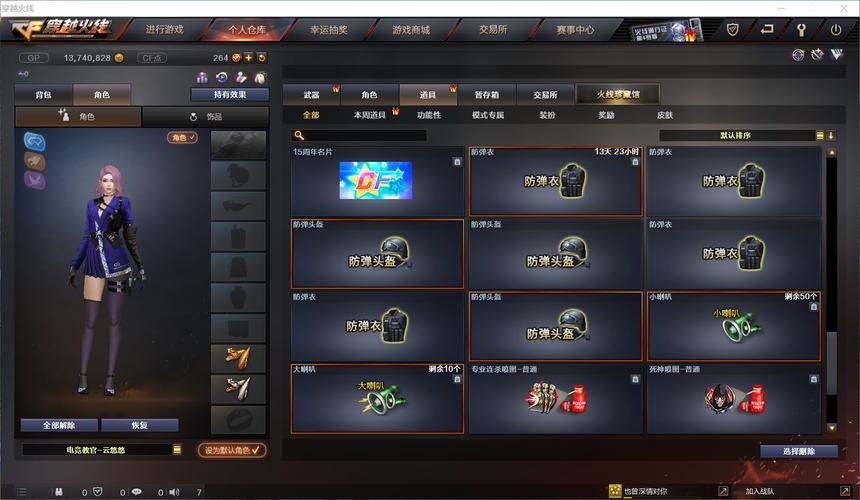This screenshot has height=500, width=860.
Task: Filter items by 功能性
Action: point(429,115)
